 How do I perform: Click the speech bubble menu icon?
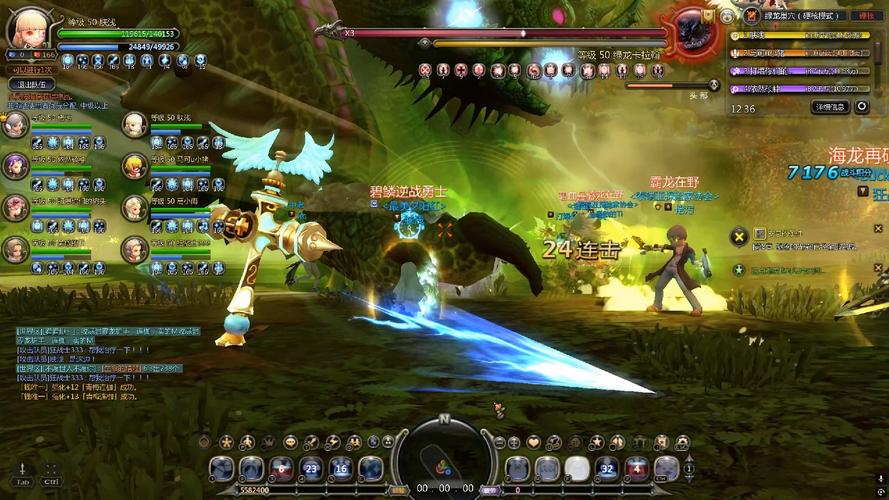coord(291,442)
